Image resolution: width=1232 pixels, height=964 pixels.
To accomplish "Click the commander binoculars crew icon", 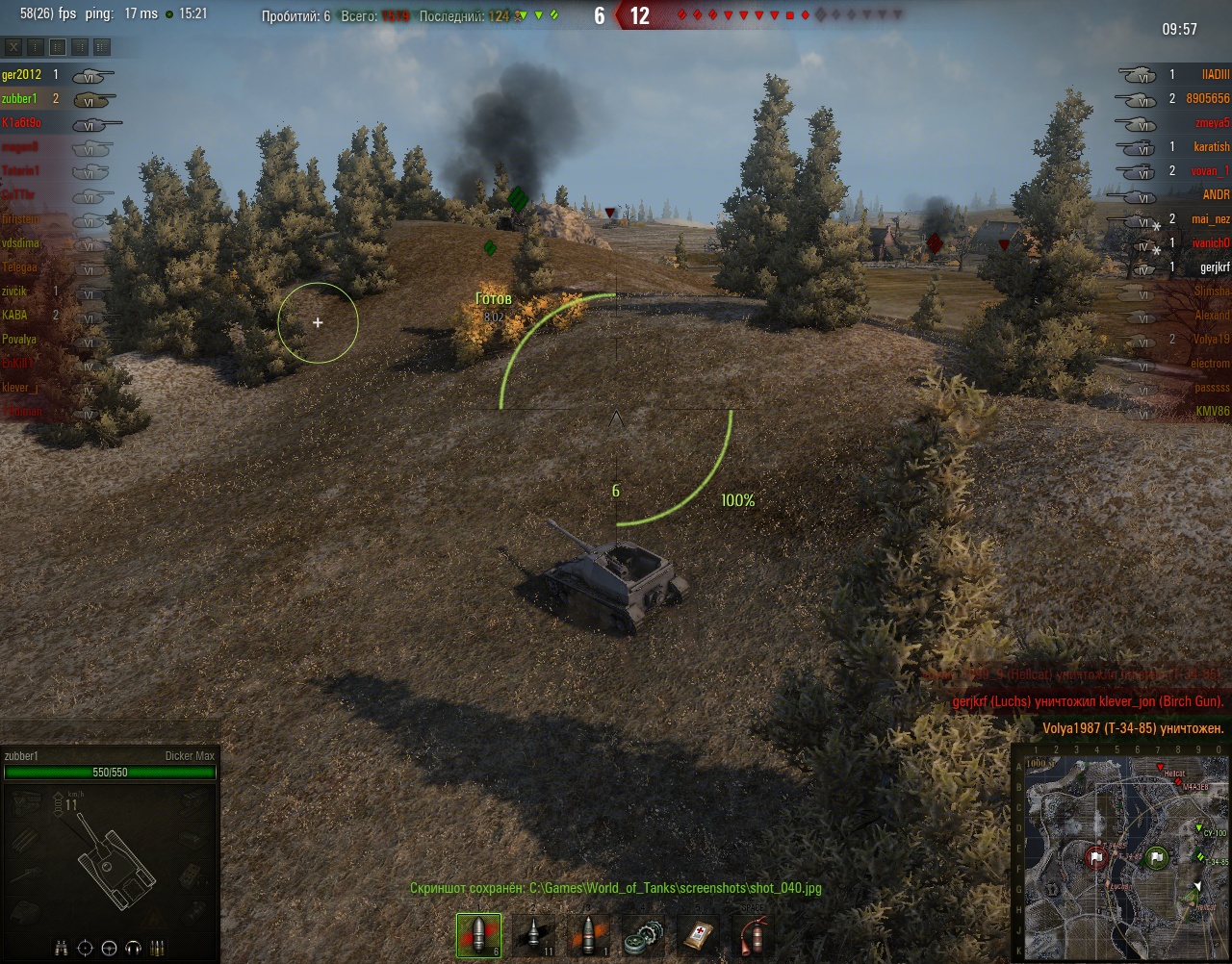I will (x=61, y=948).
